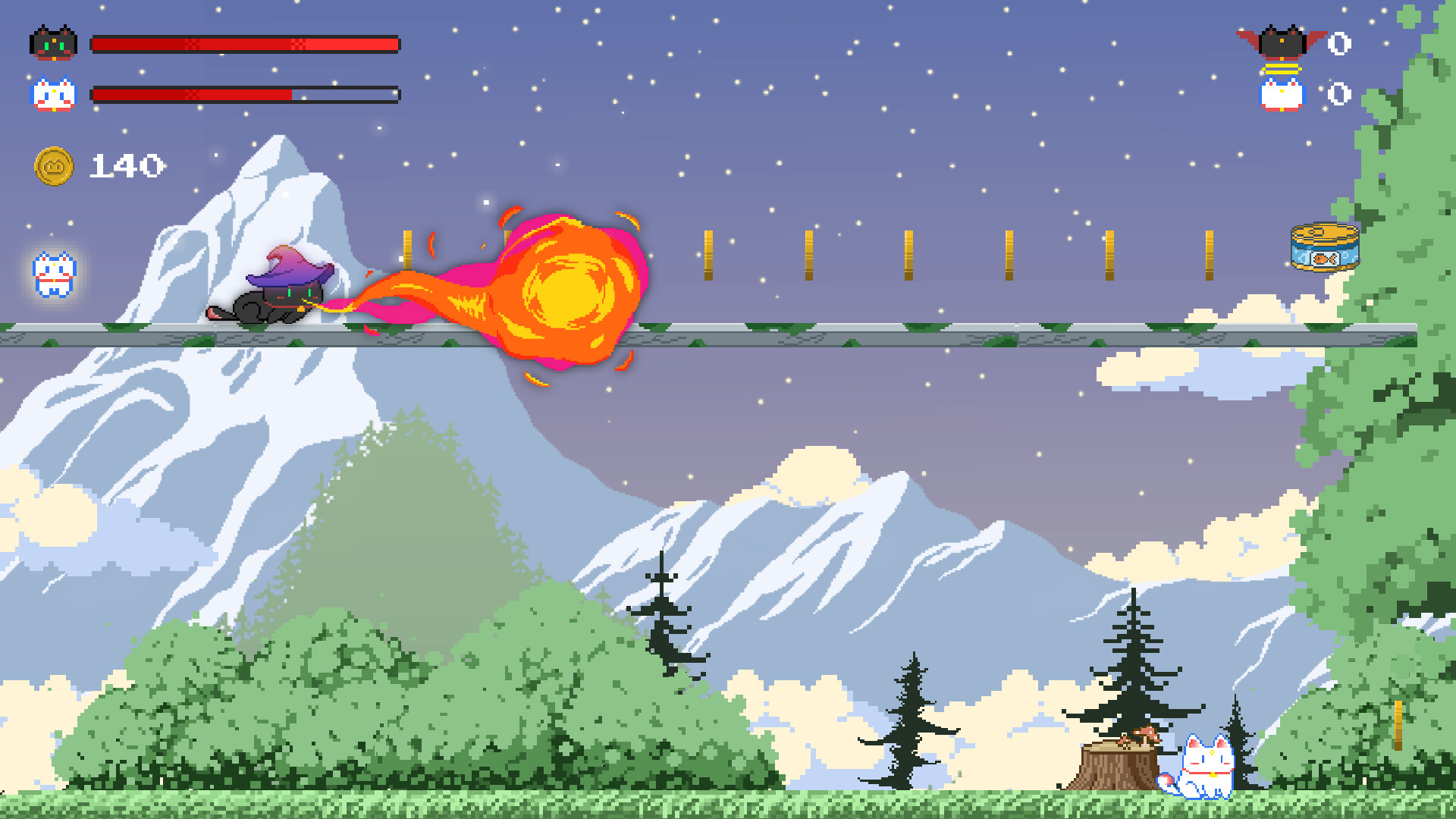Image resolution: width=1456 pixels, height=819 pixels.
Task: Select the white cat portrait icon
Action: (x=53, y=95)
